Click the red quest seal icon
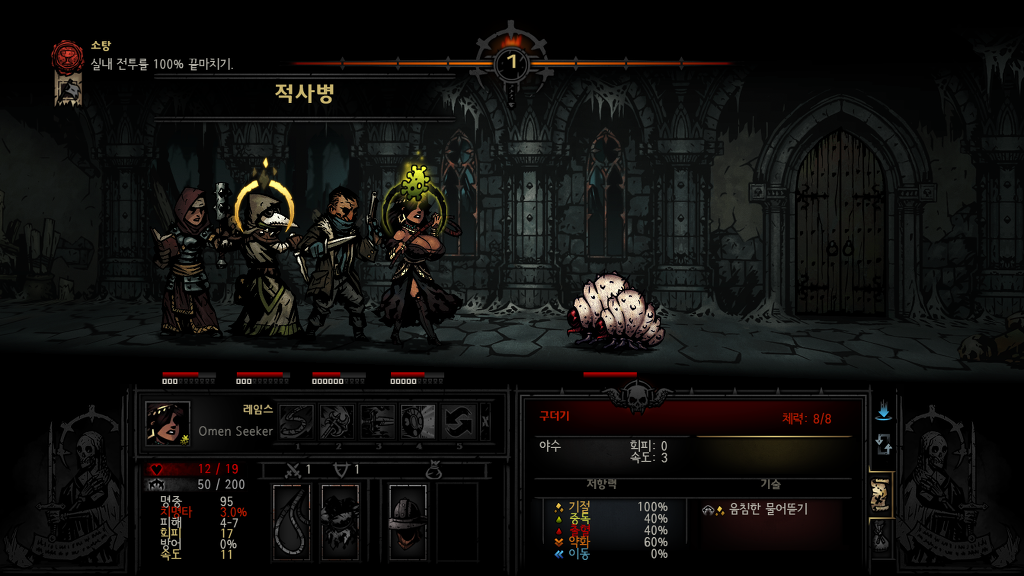1024x576 pixels. (68, 55)
